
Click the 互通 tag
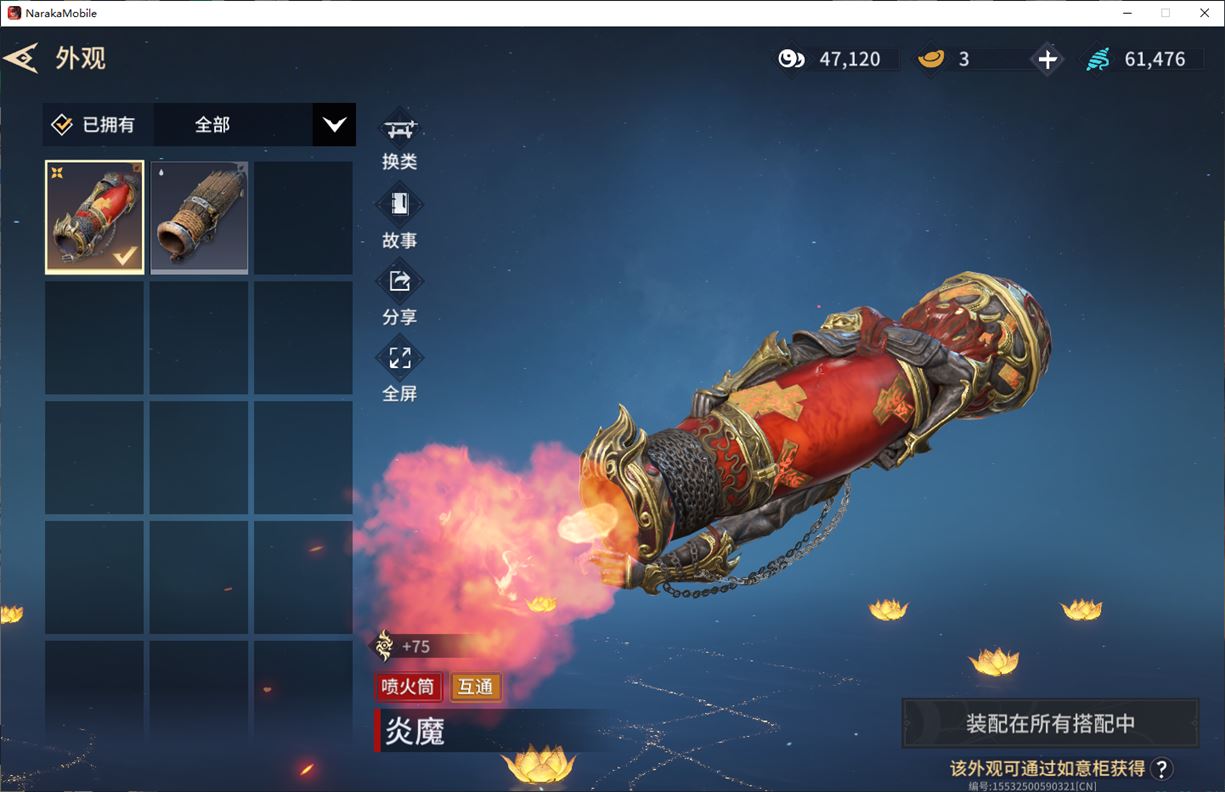pos(475,687)
